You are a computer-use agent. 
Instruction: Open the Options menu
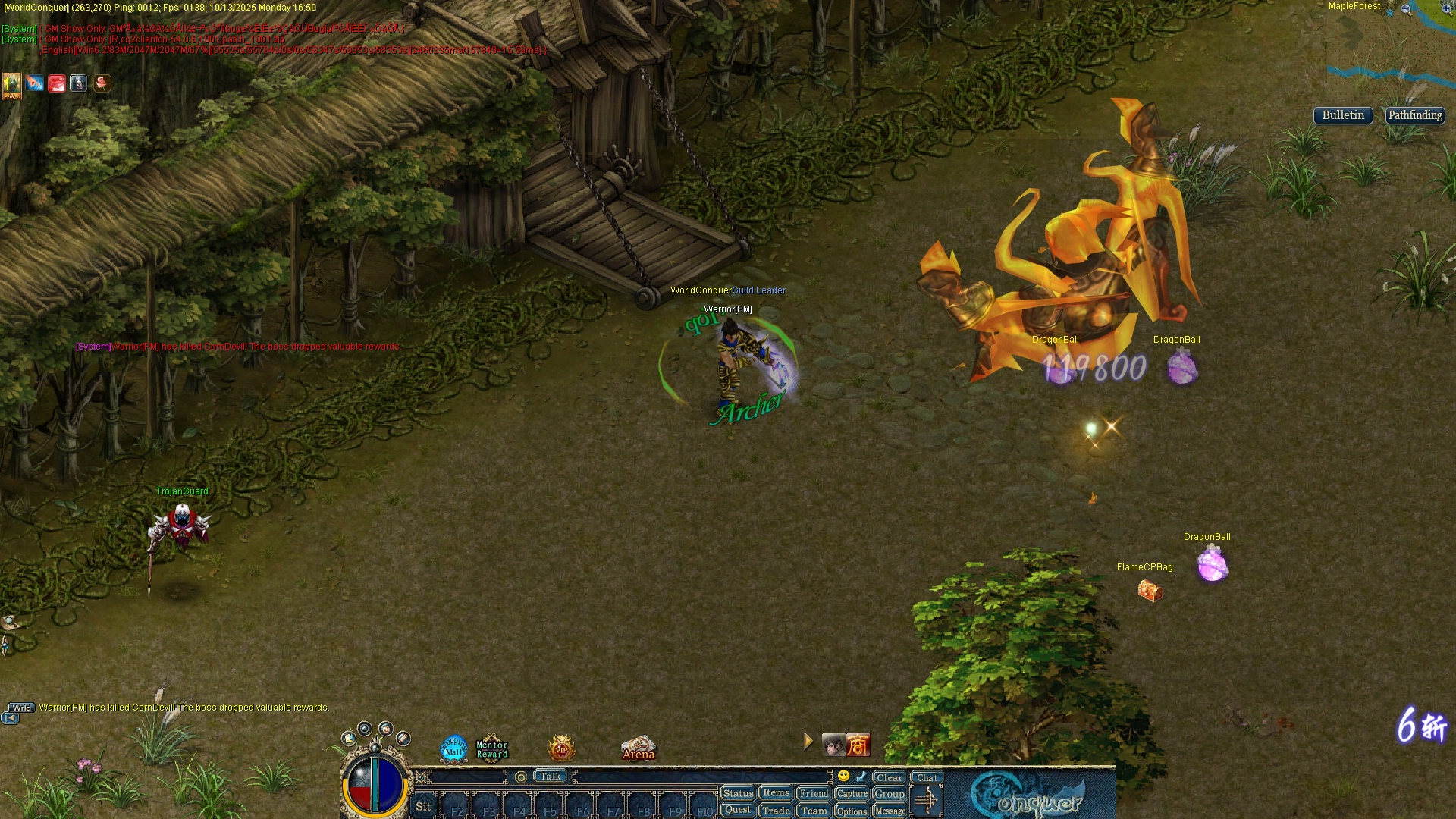[852, 811]
